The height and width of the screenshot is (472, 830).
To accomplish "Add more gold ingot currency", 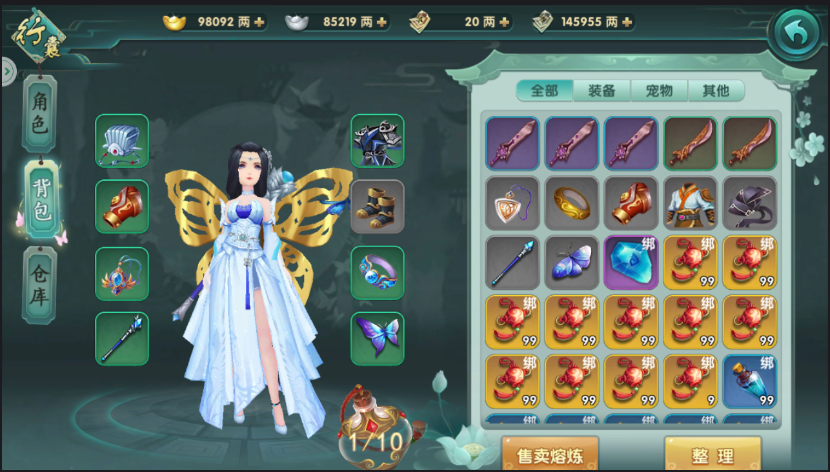I will 260,22.
